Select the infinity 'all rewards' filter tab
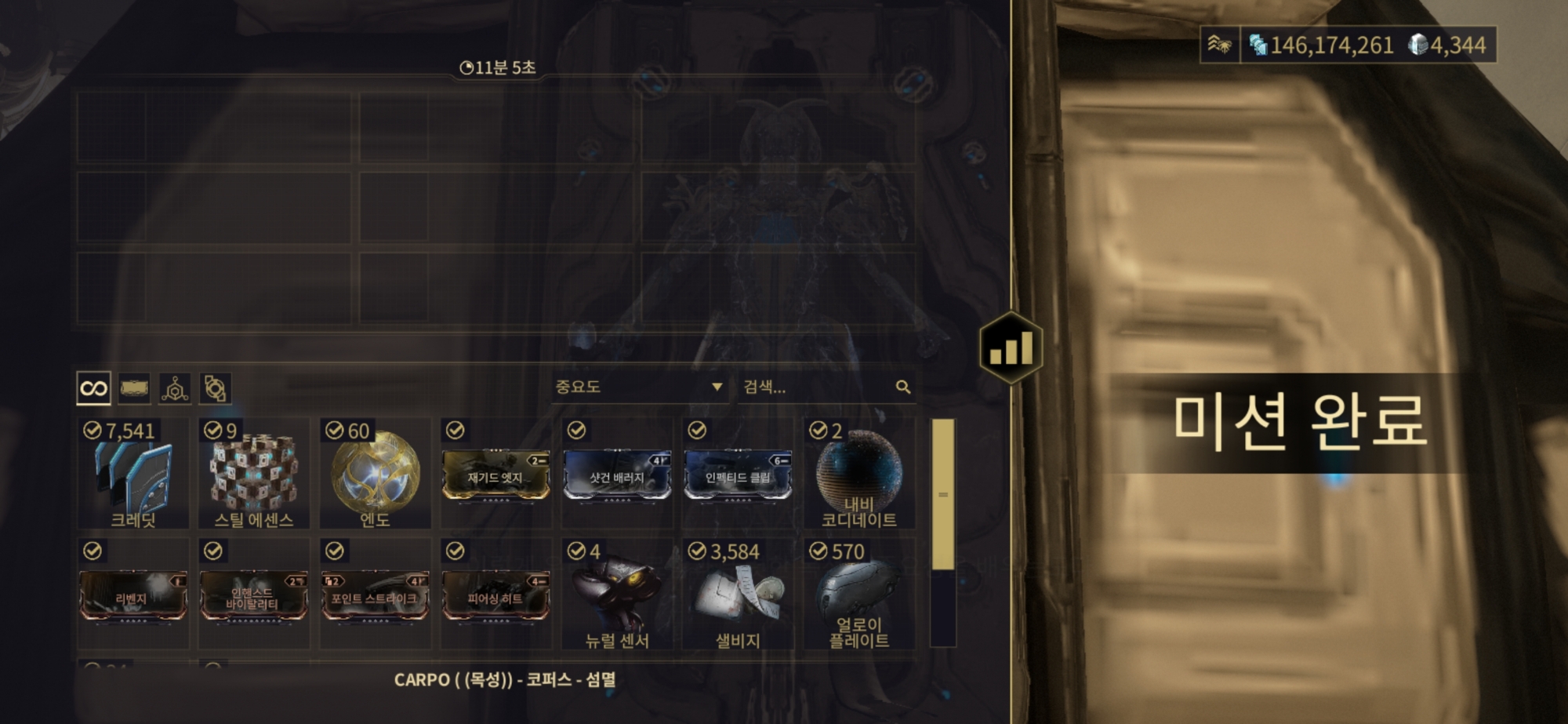This screenshot has width=1568, height=724. click(93, 388)
